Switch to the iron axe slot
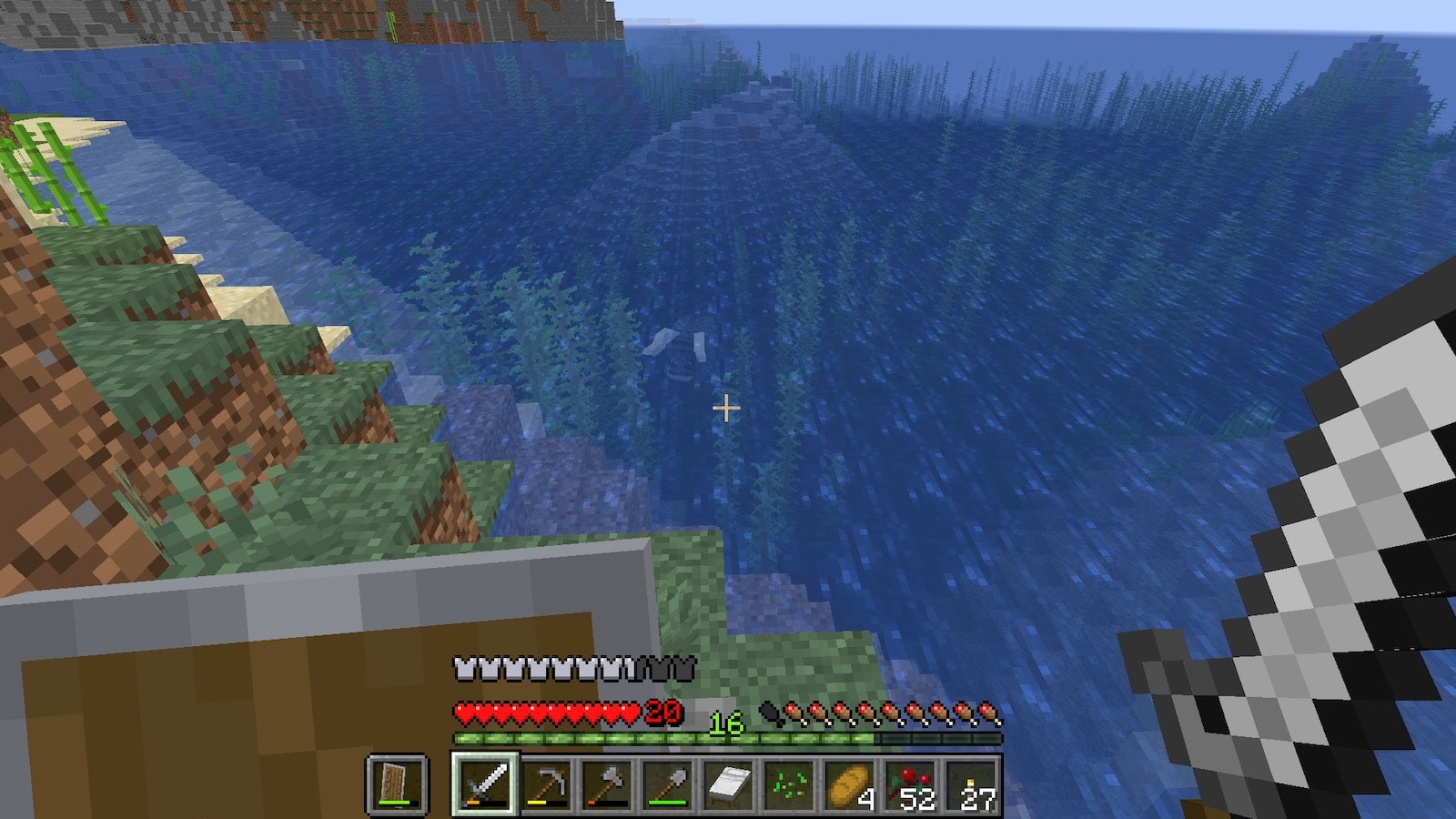Viewport: 1456px width, 819px height. coord(607,784)
